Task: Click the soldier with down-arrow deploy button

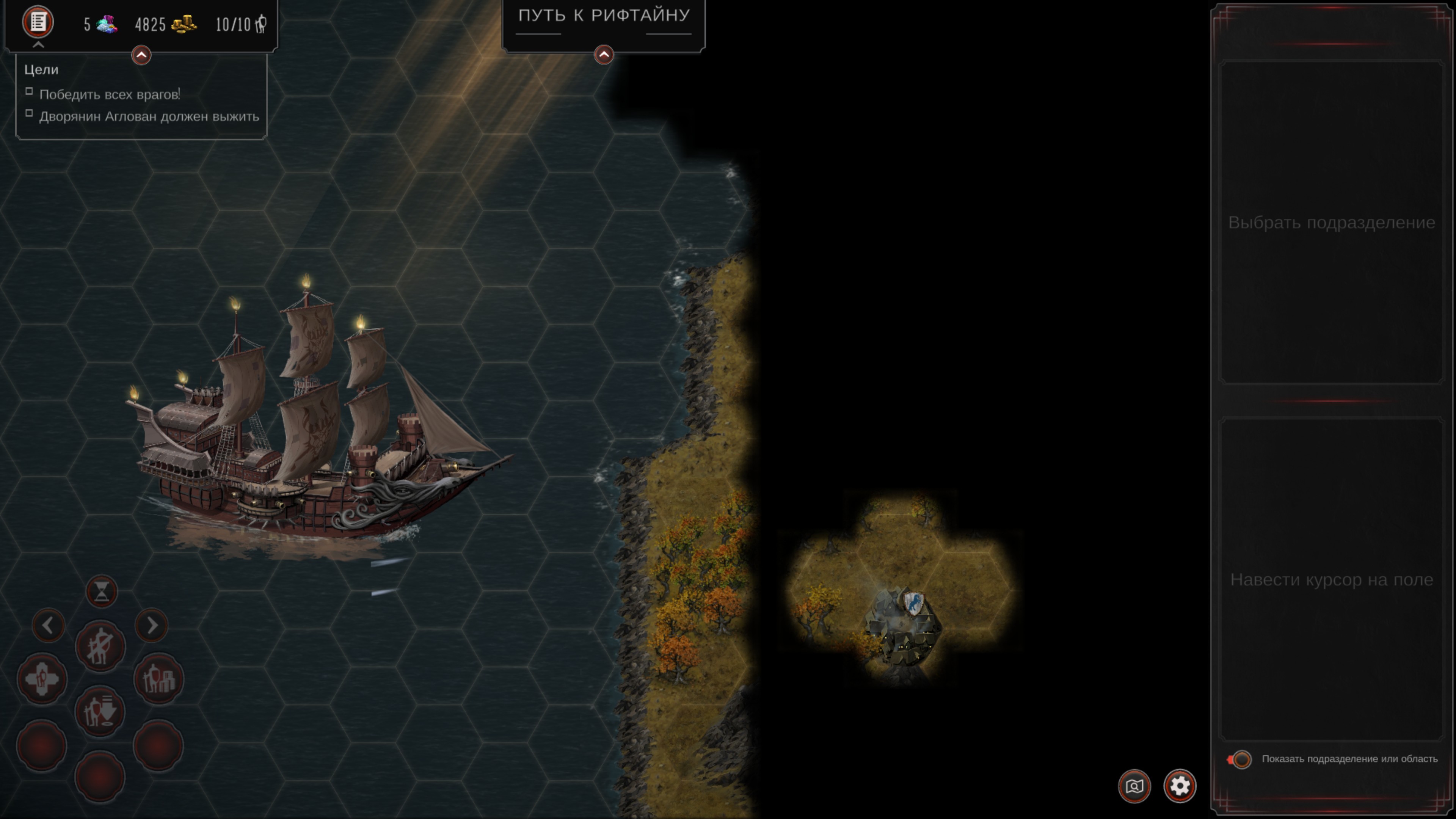Action: click(x=100, y=711)
